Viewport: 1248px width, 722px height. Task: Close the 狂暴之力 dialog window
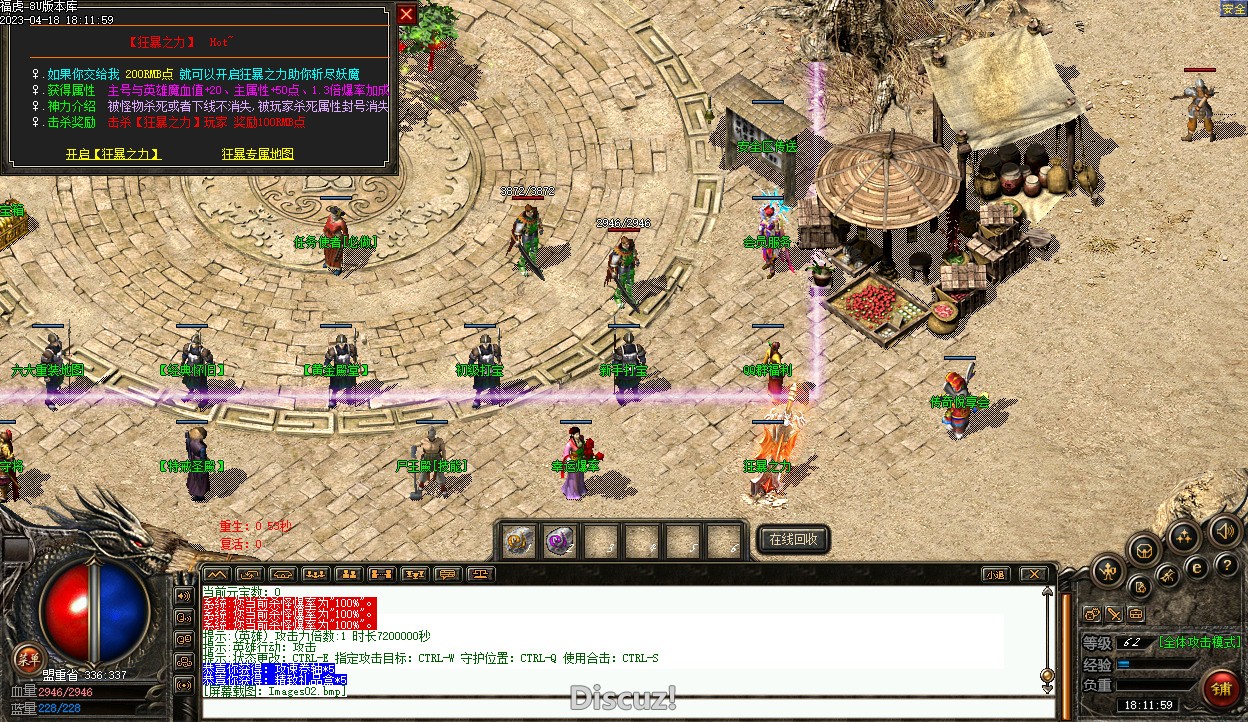tap(406, 14)
